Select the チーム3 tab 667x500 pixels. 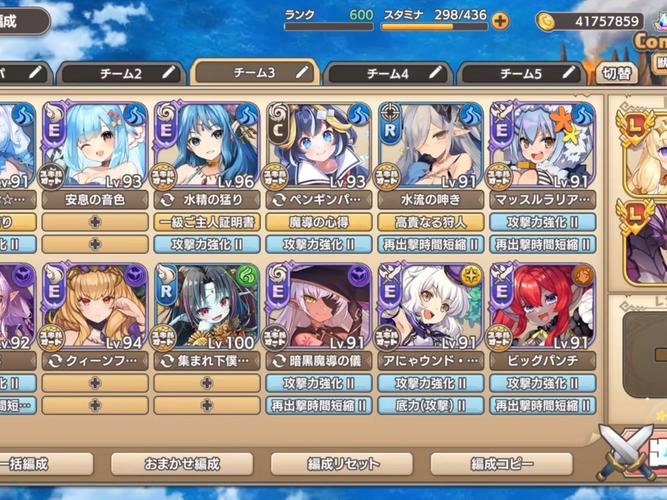pyautogui.click(x=254, y=72)
